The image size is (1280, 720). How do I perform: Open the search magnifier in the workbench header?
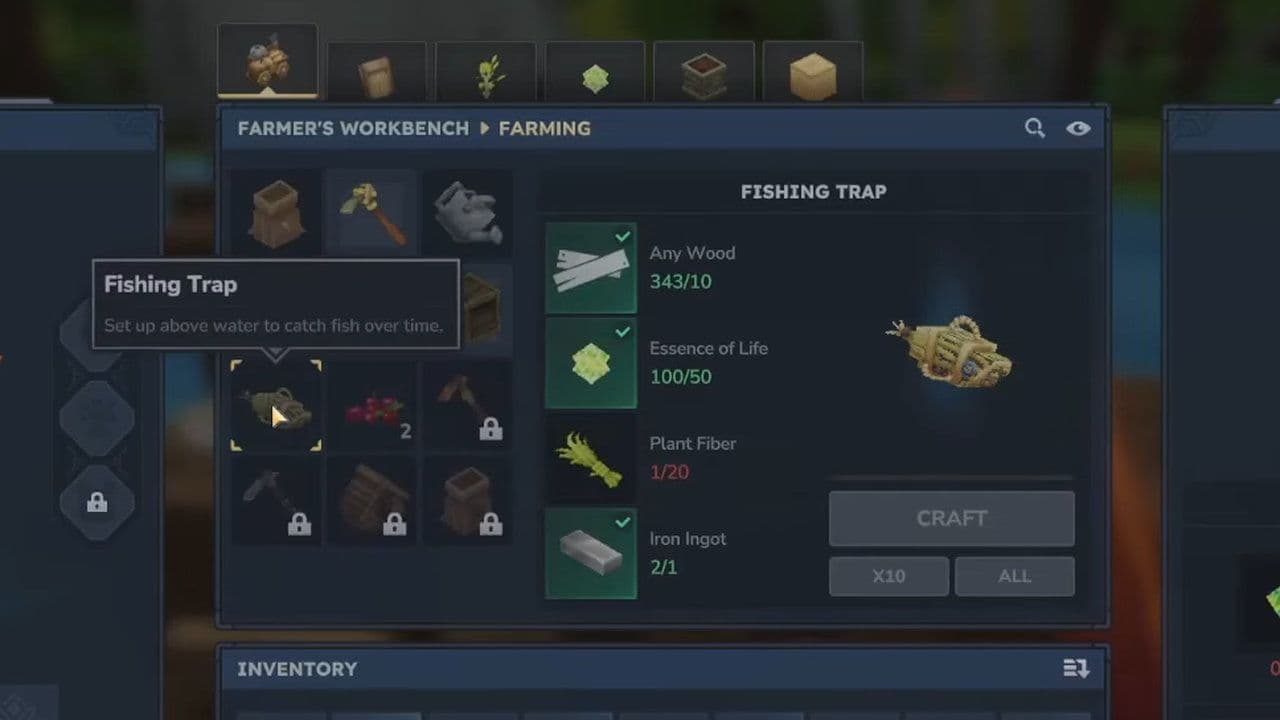(1035, 128)
